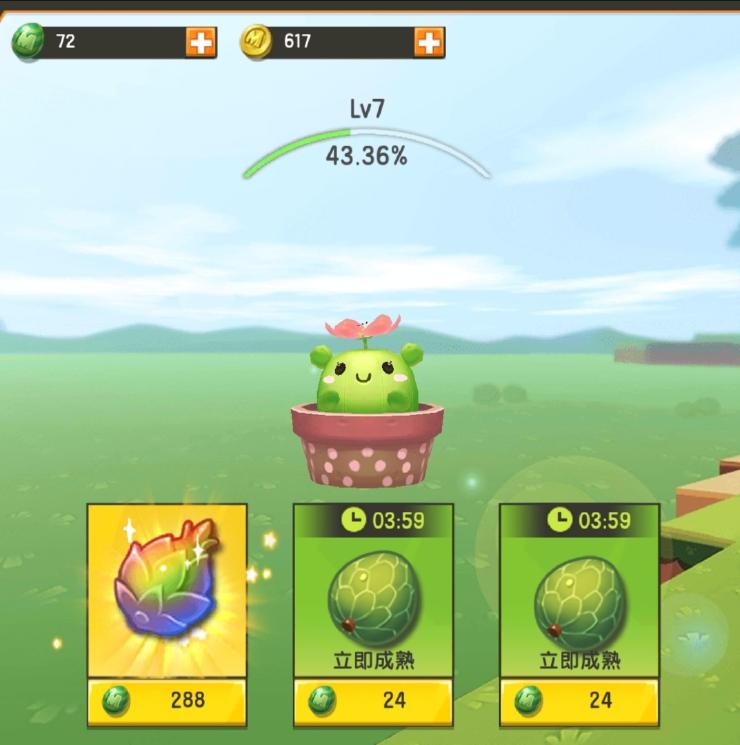The height and width of the screenshot is (745, 740).
Task: Select the rainbow lotus item card
Action: [x=166, y=590]
